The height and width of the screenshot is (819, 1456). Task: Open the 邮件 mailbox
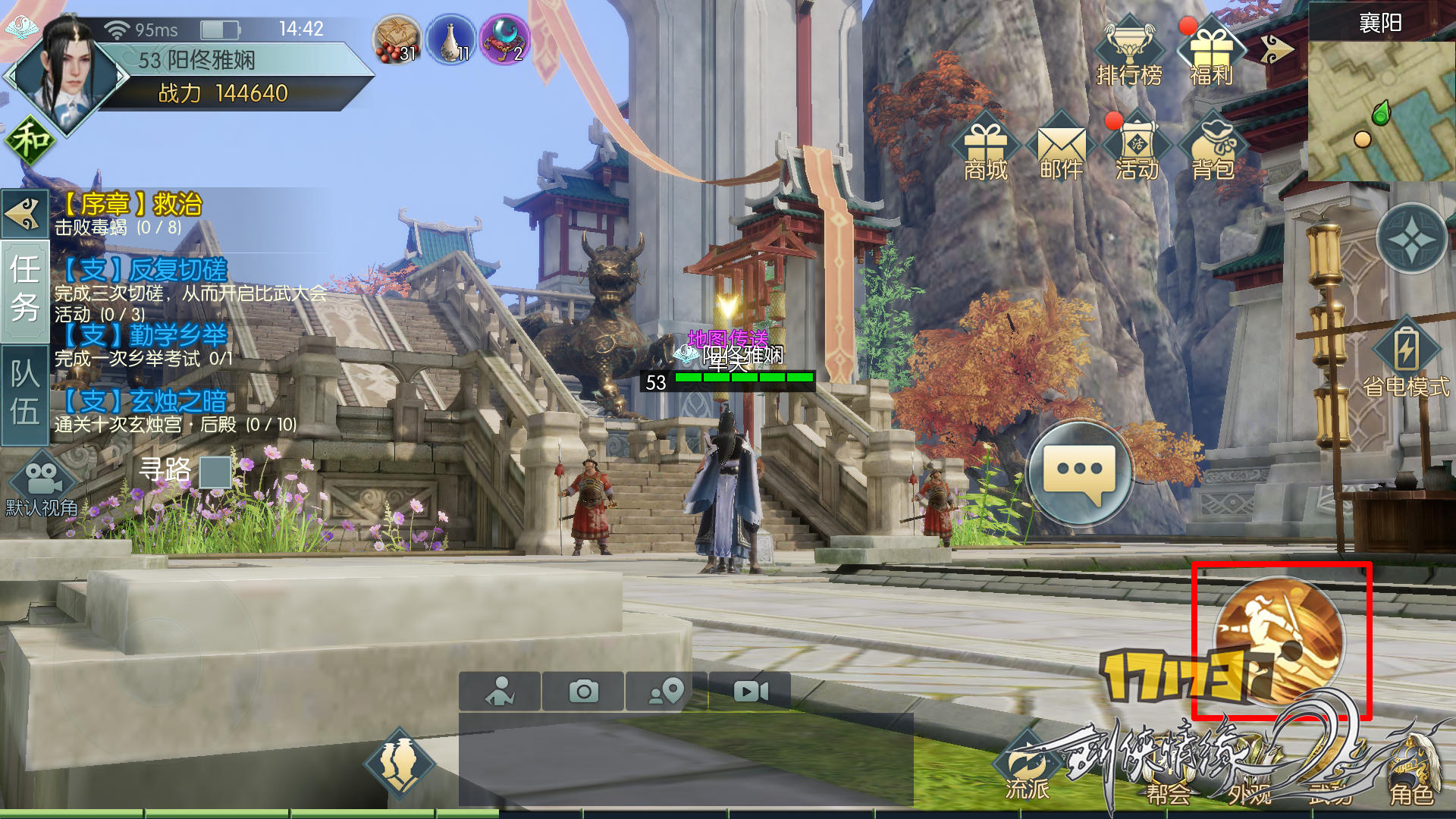point(1061,149)
